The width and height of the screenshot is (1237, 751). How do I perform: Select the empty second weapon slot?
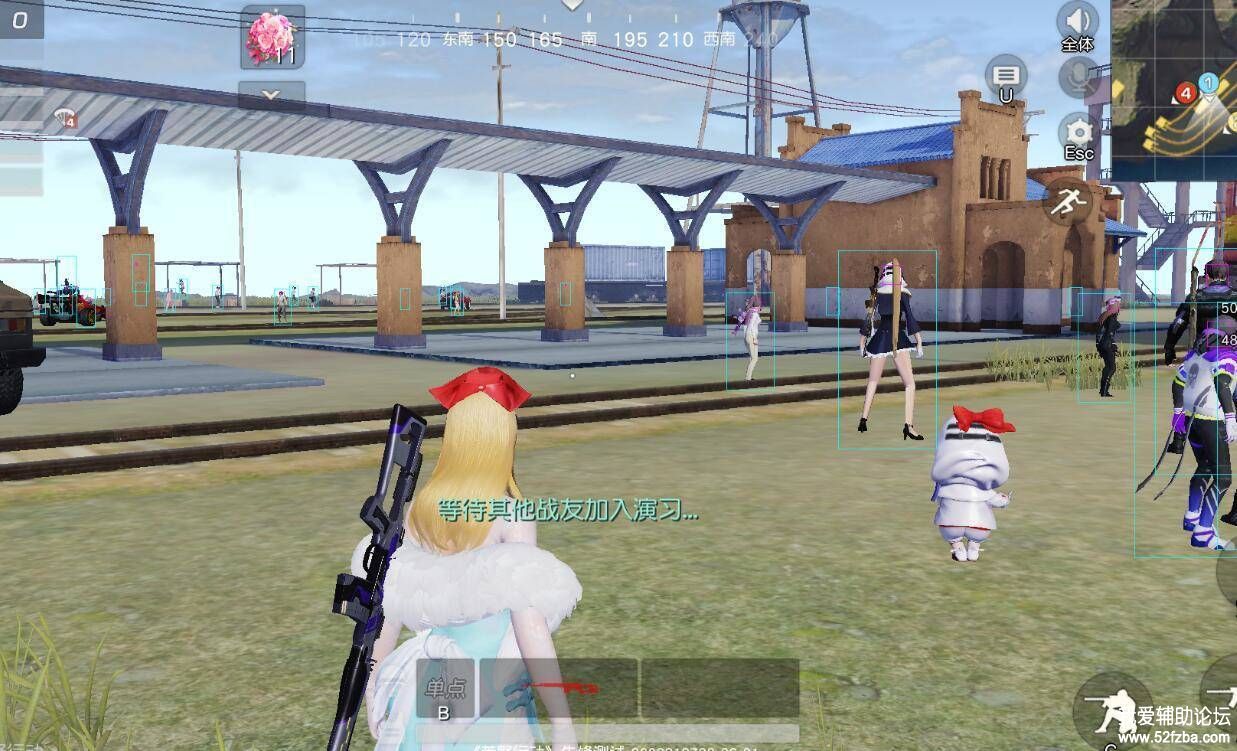click(719, 688)
